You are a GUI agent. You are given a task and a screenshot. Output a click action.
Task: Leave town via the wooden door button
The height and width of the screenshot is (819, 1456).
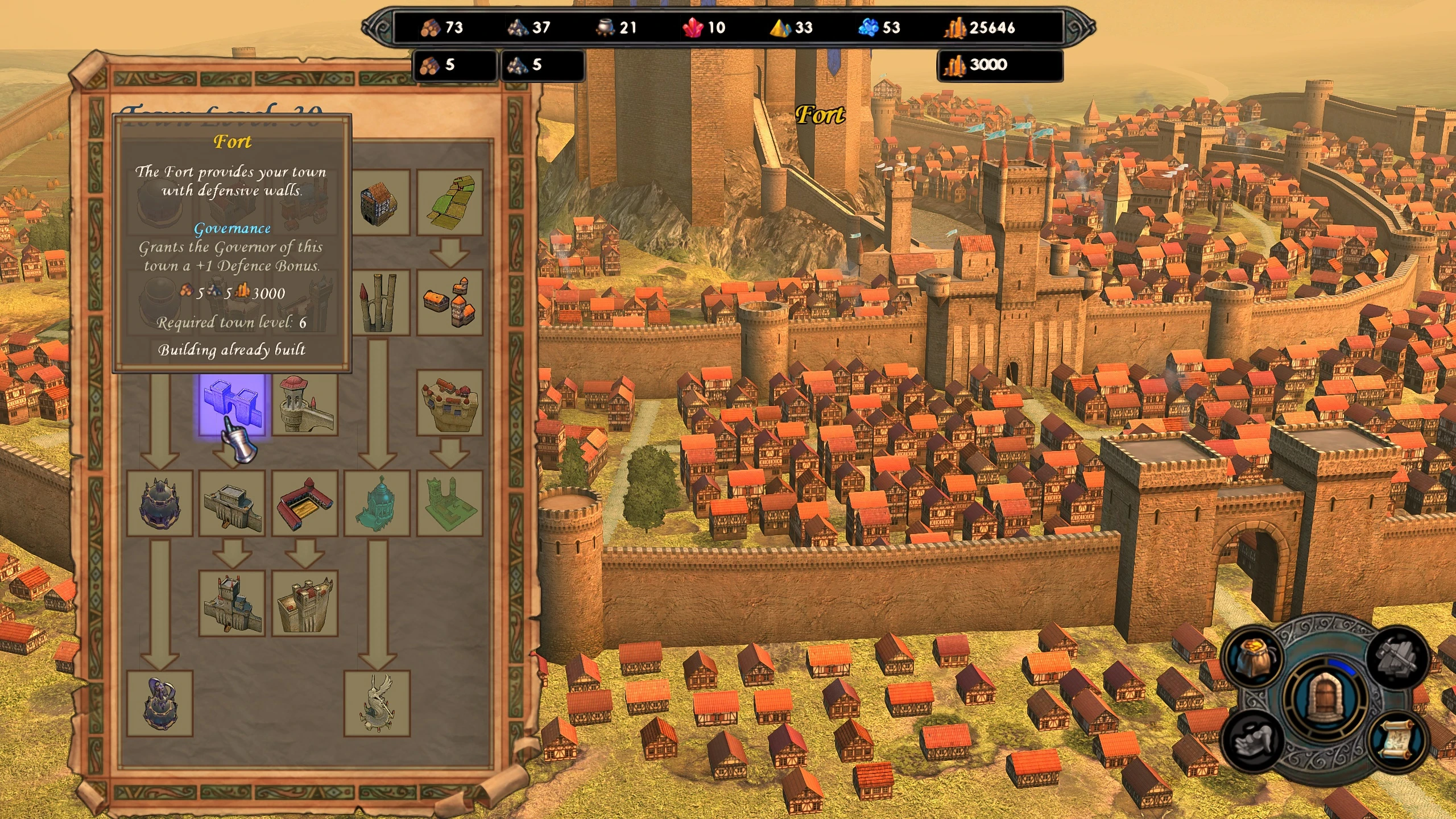coord(1325,699)
